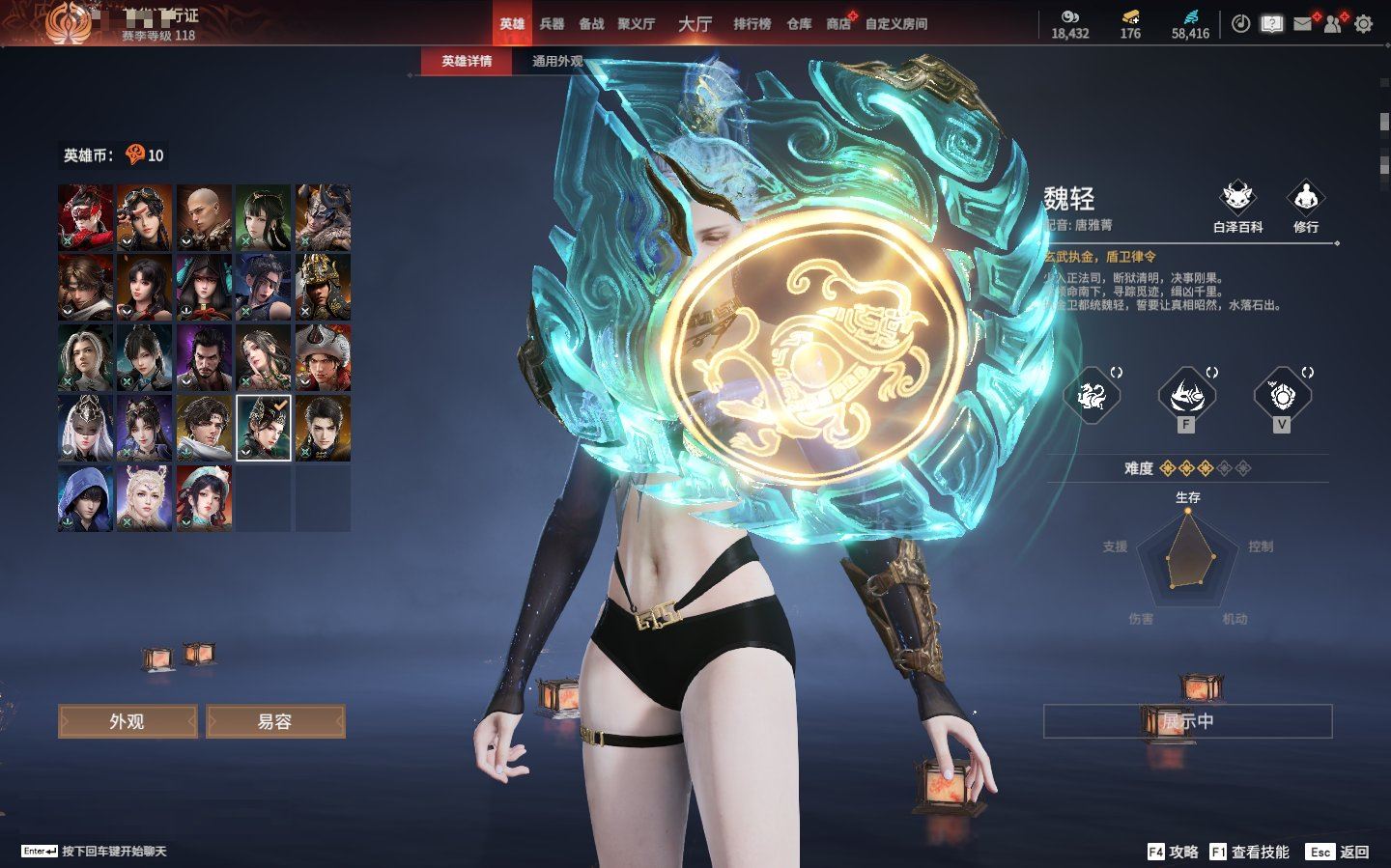Viewport: 1391px width, 868px height.
Task: Open 白泽百科 encyclopedia icon
Action: pyautogui.click(x=1237, y=205)
